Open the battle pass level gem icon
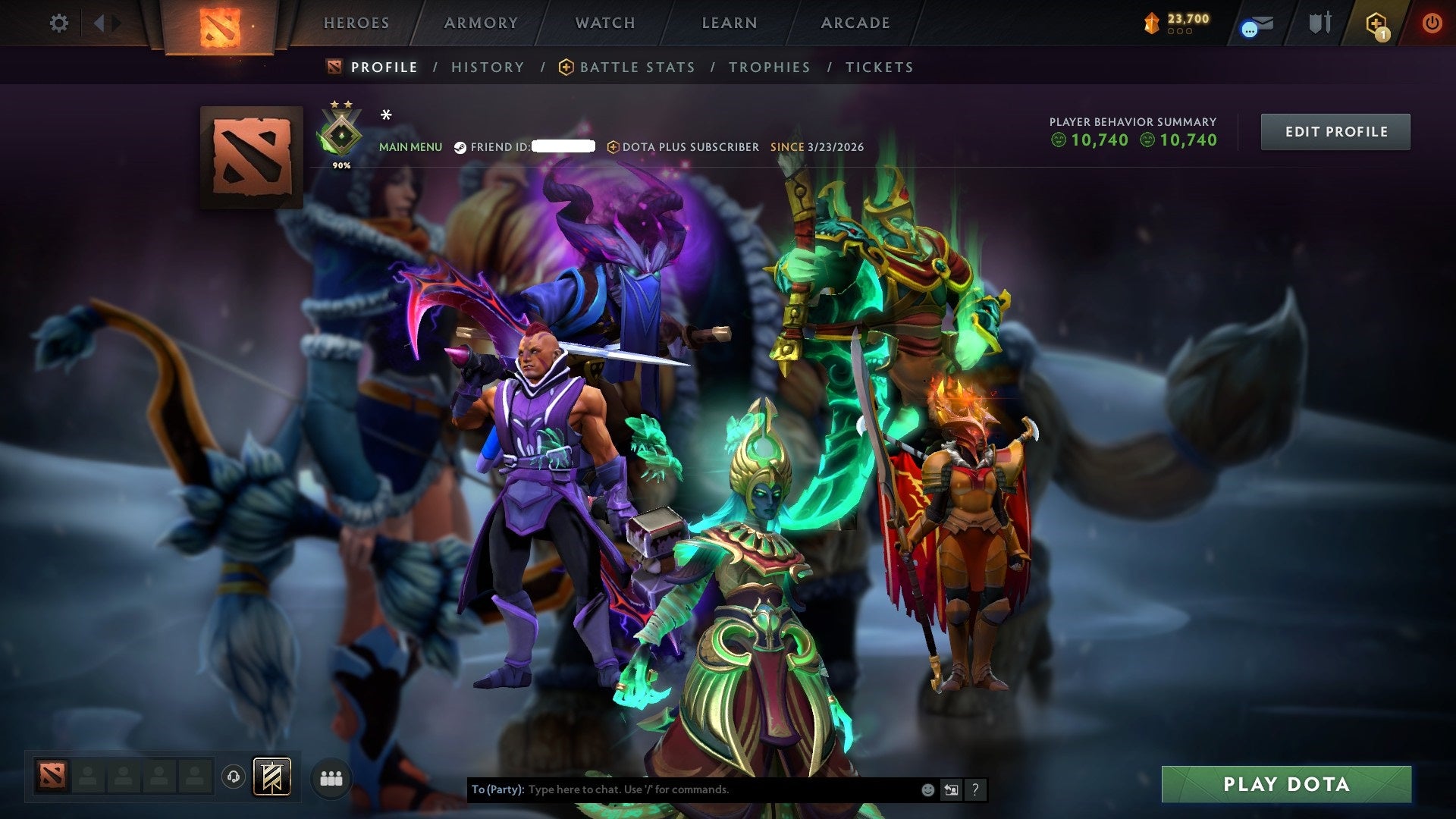Viewport: 1456px width, 819px height. click(x=1150, y=23)
